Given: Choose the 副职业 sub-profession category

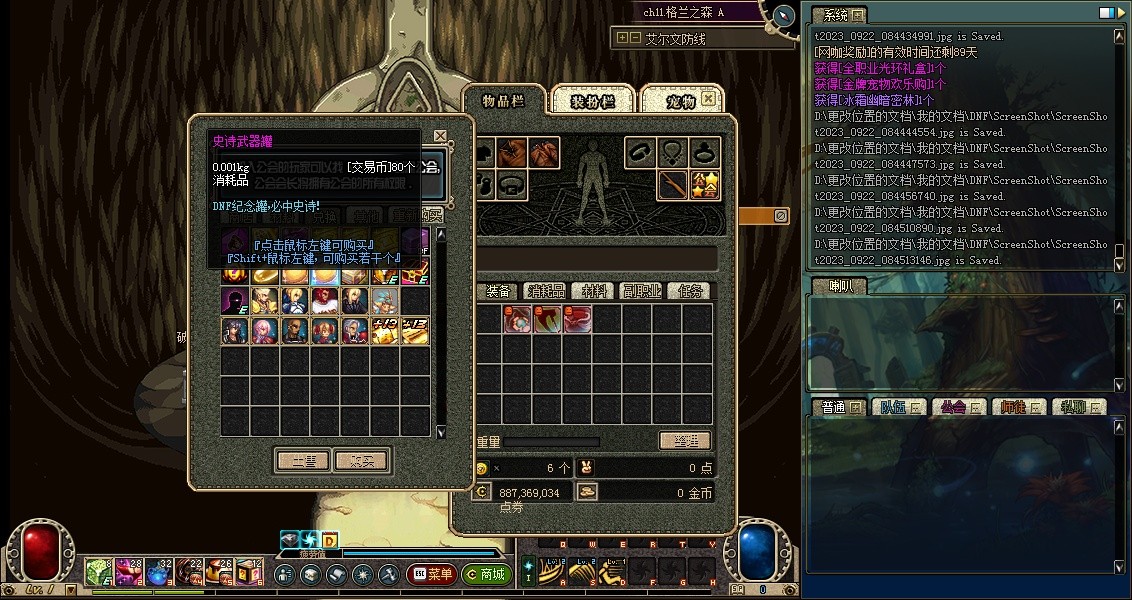Looking at the screenshot, I should pyautogui.click(x=641, y=291).
